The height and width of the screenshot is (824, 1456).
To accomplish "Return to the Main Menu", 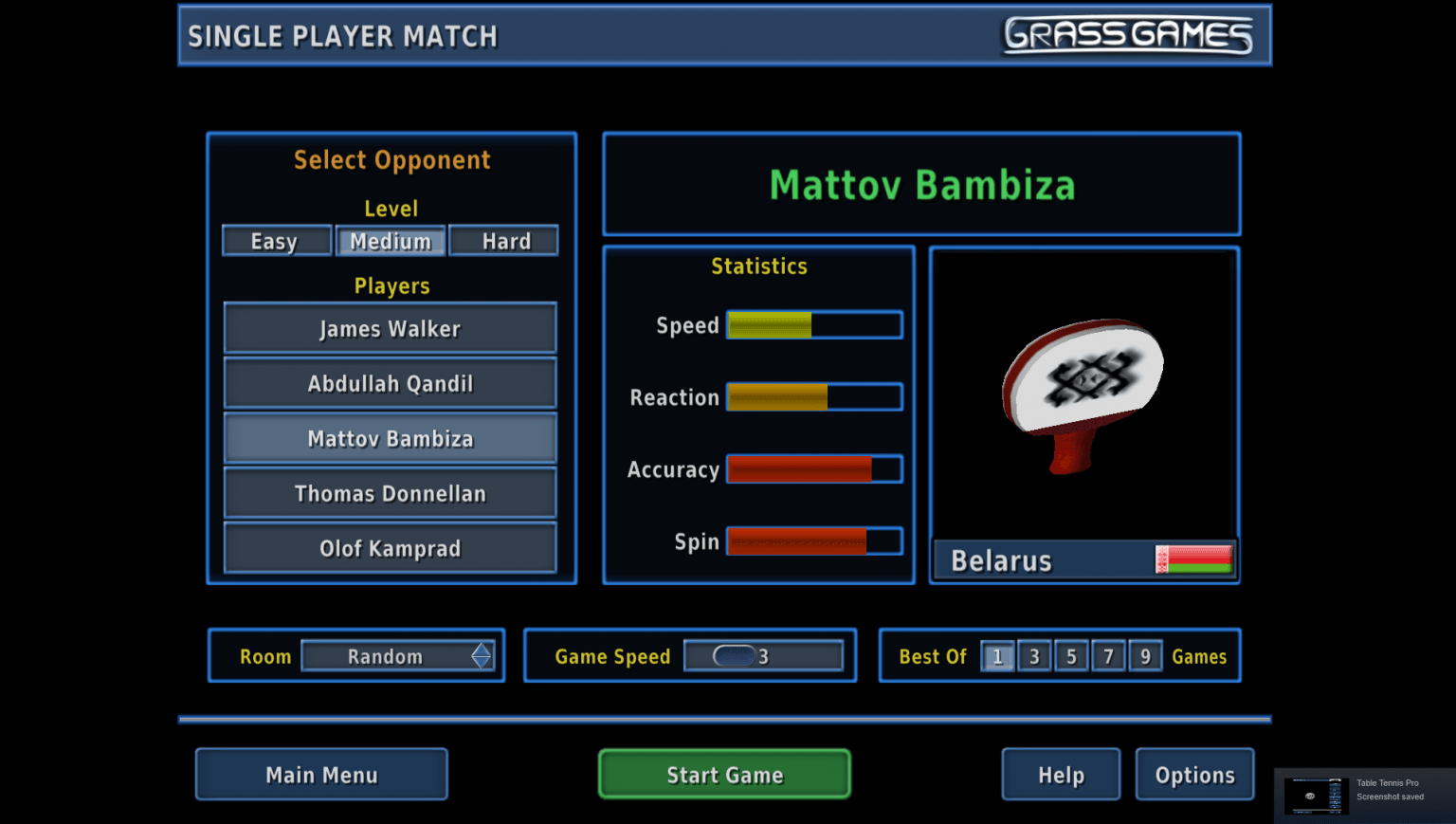I will [321, 774].
